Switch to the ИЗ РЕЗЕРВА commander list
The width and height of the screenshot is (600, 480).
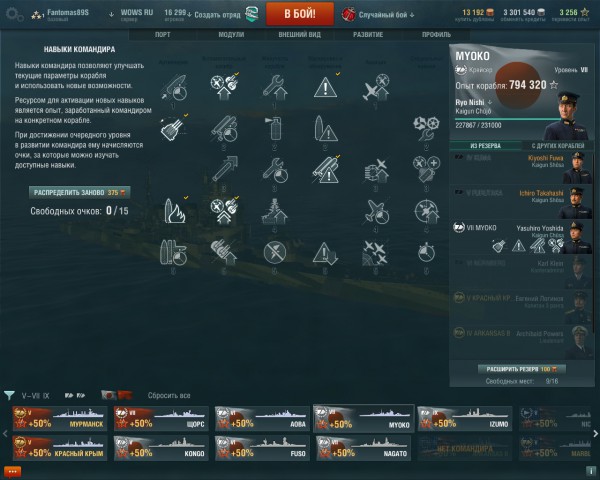pyautogui.click(x=485, y=146)
